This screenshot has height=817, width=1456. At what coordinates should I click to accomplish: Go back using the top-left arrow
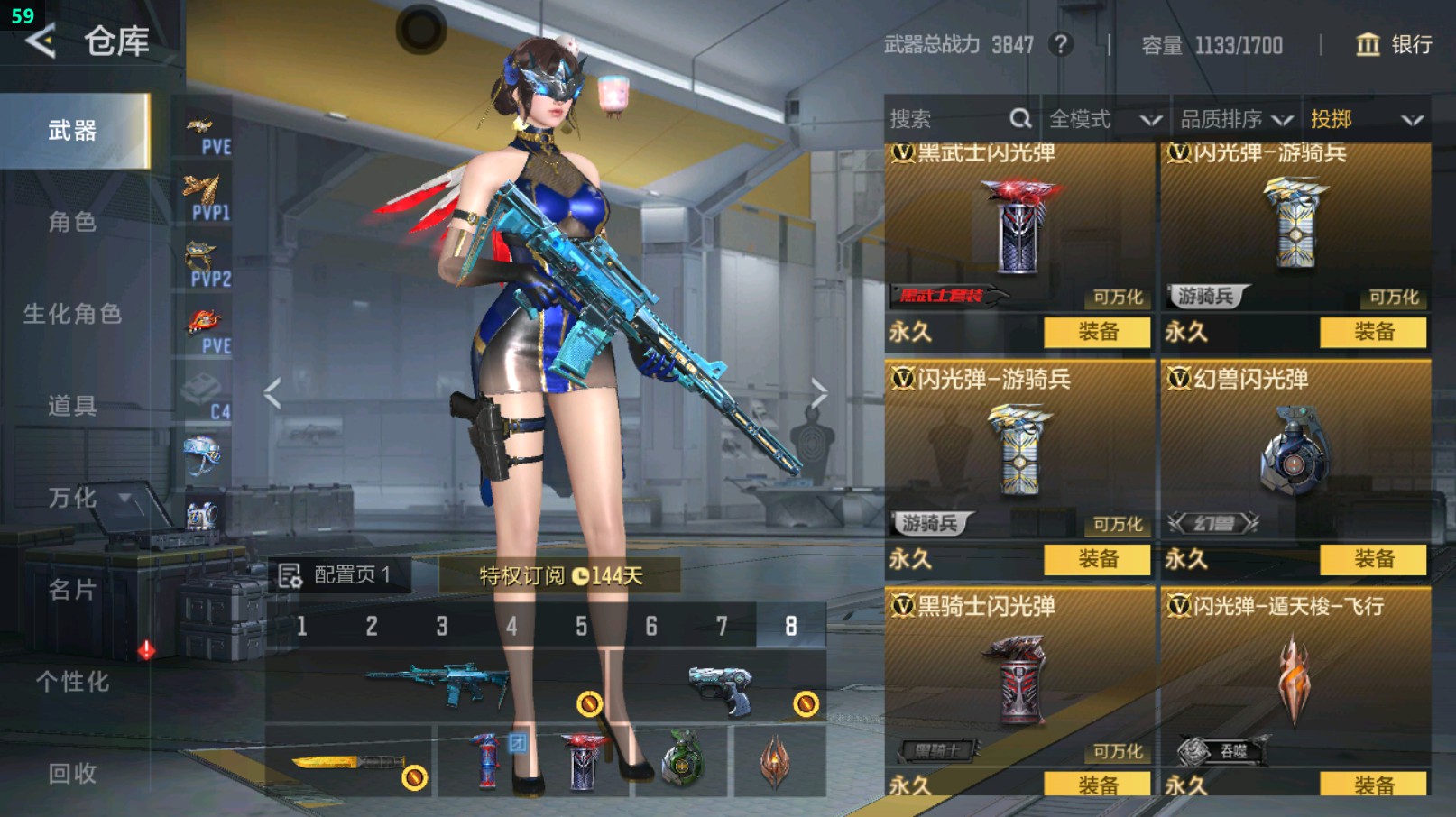(x=41, y=41)
